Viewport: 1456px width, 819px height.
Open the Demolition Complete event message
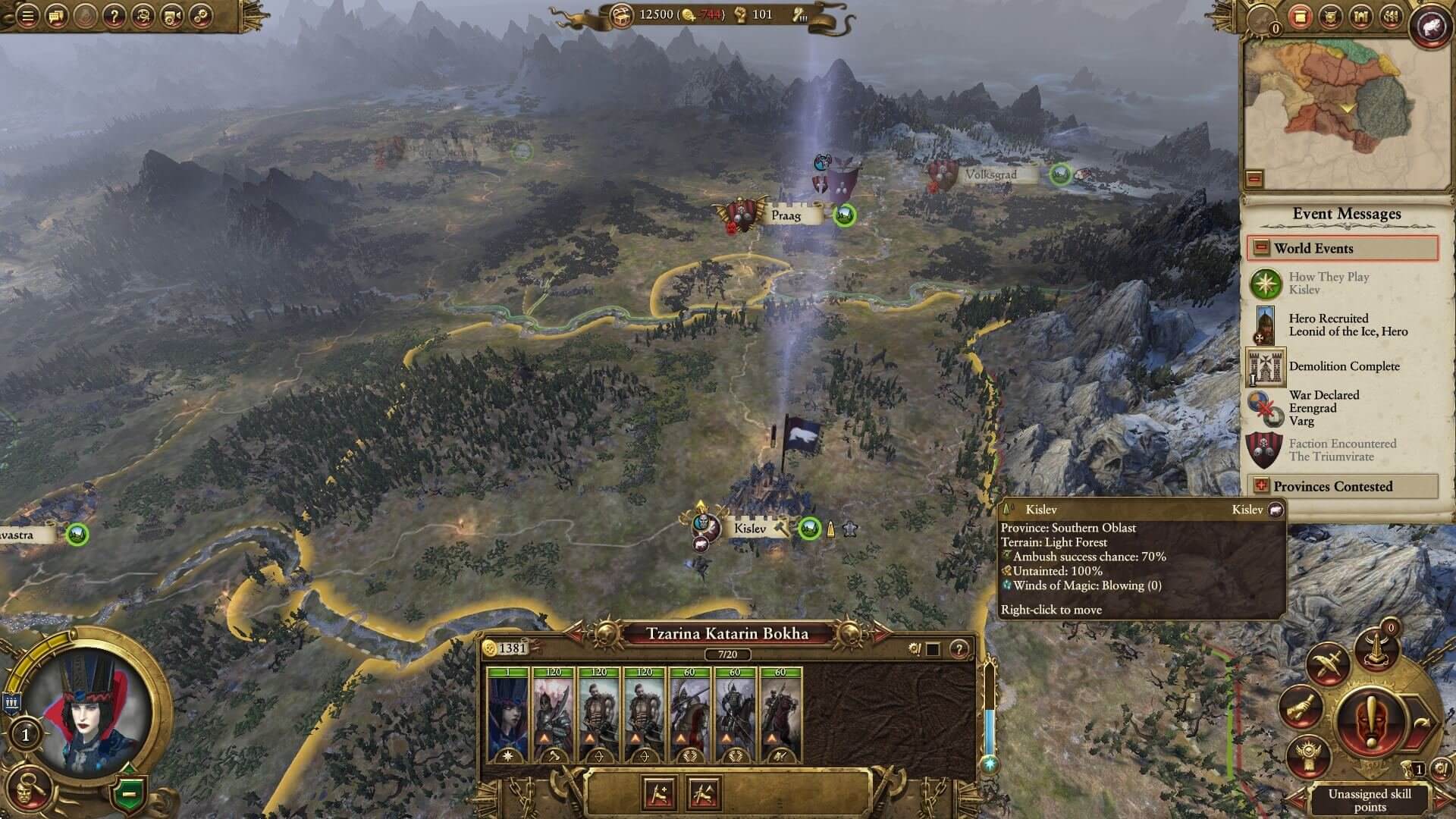pos(1343,366)
